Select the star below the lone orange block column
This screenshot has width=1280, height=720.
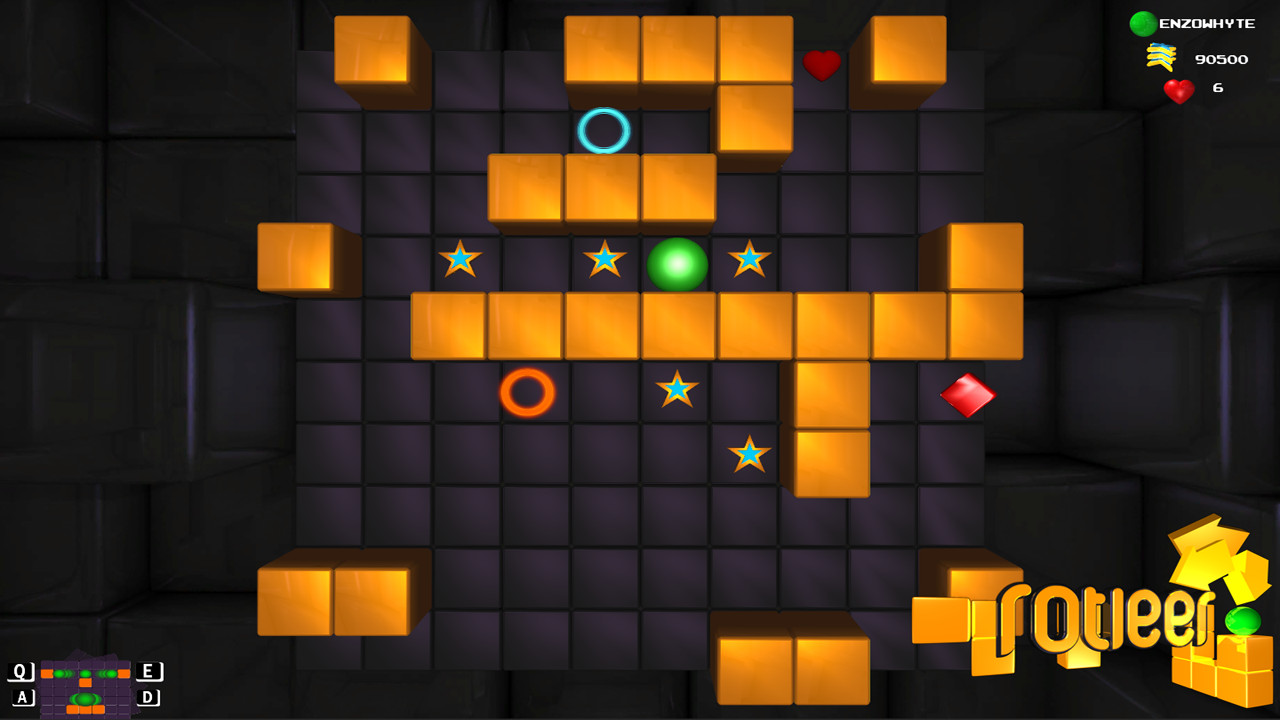pos(750,452)
